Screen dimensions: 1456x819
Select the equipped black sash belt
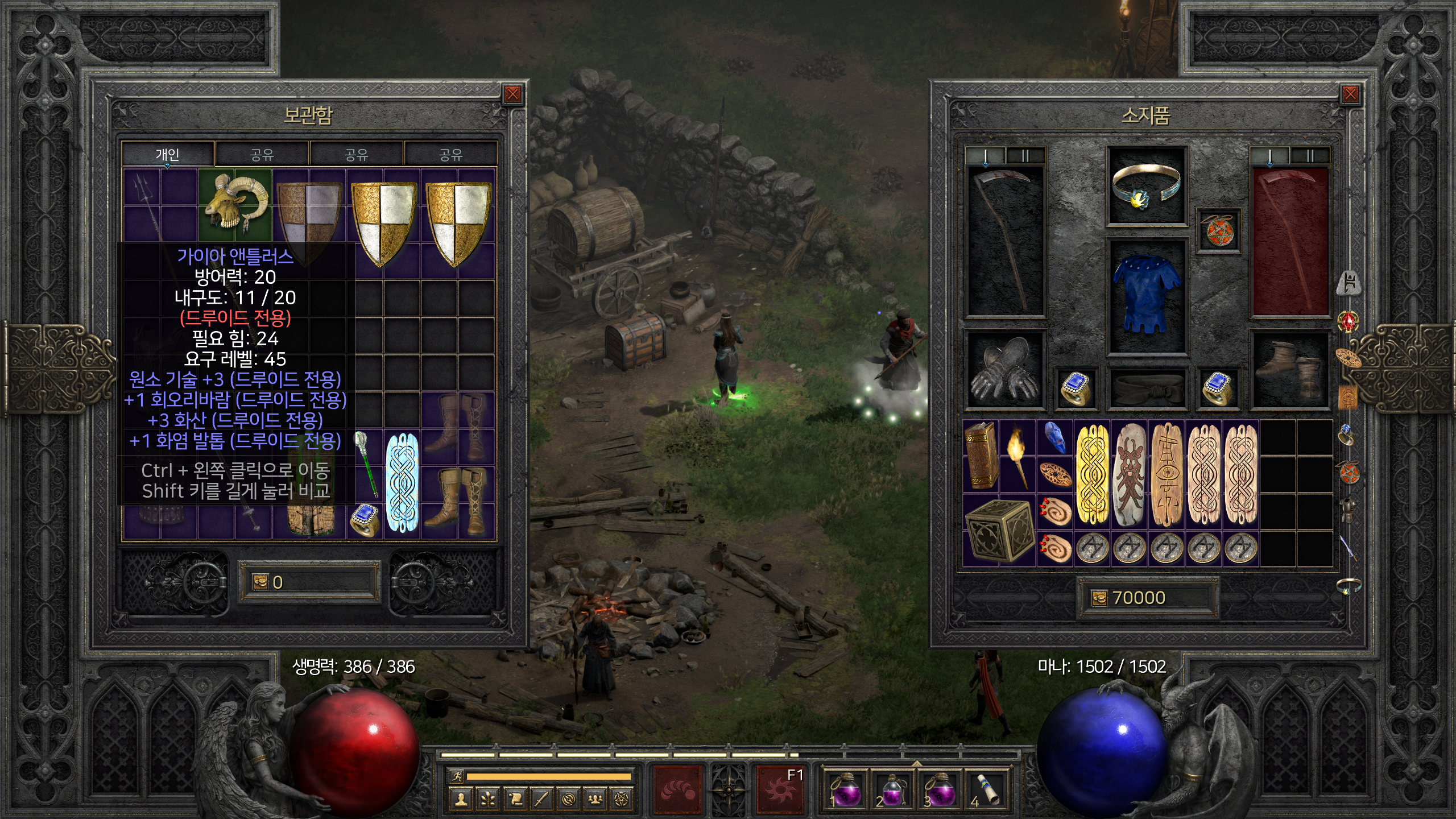(1145, 389)
